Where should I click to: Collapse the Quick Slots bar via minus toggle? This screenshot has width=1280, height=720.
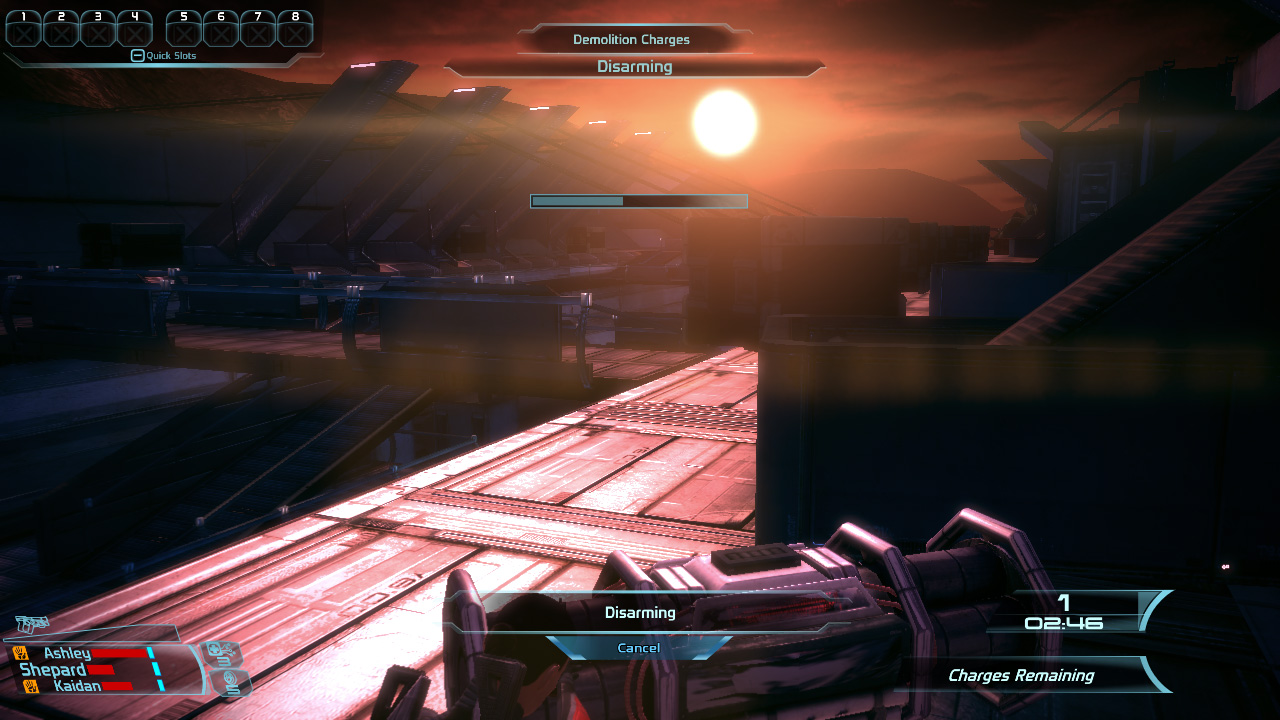click(x=136, y=55)
